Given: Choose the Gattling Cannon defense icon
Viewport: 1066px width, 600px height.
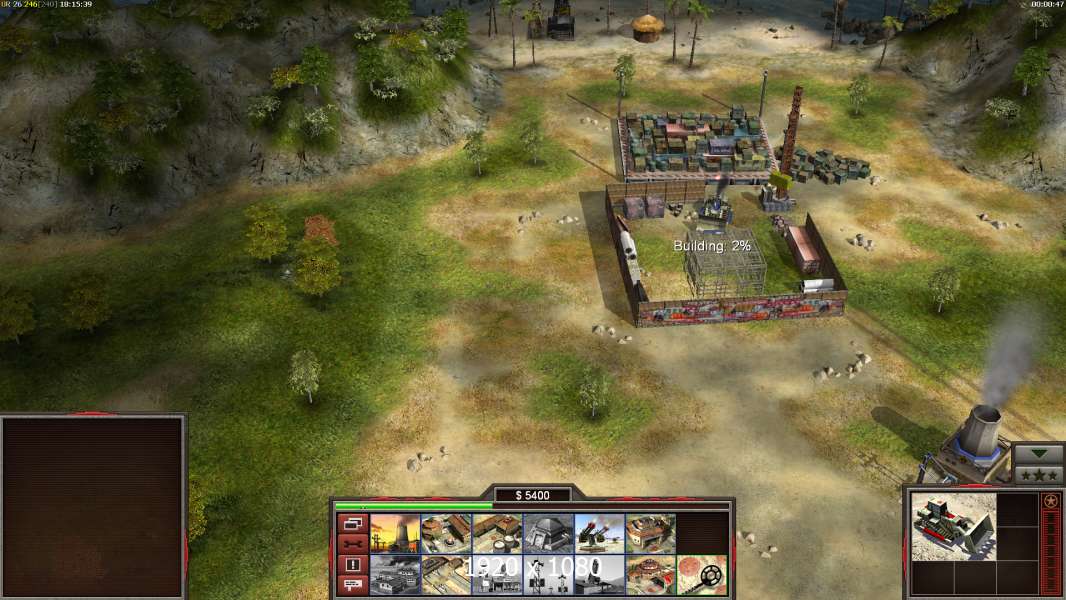Looking at the screenshot, I should [599, 533].
